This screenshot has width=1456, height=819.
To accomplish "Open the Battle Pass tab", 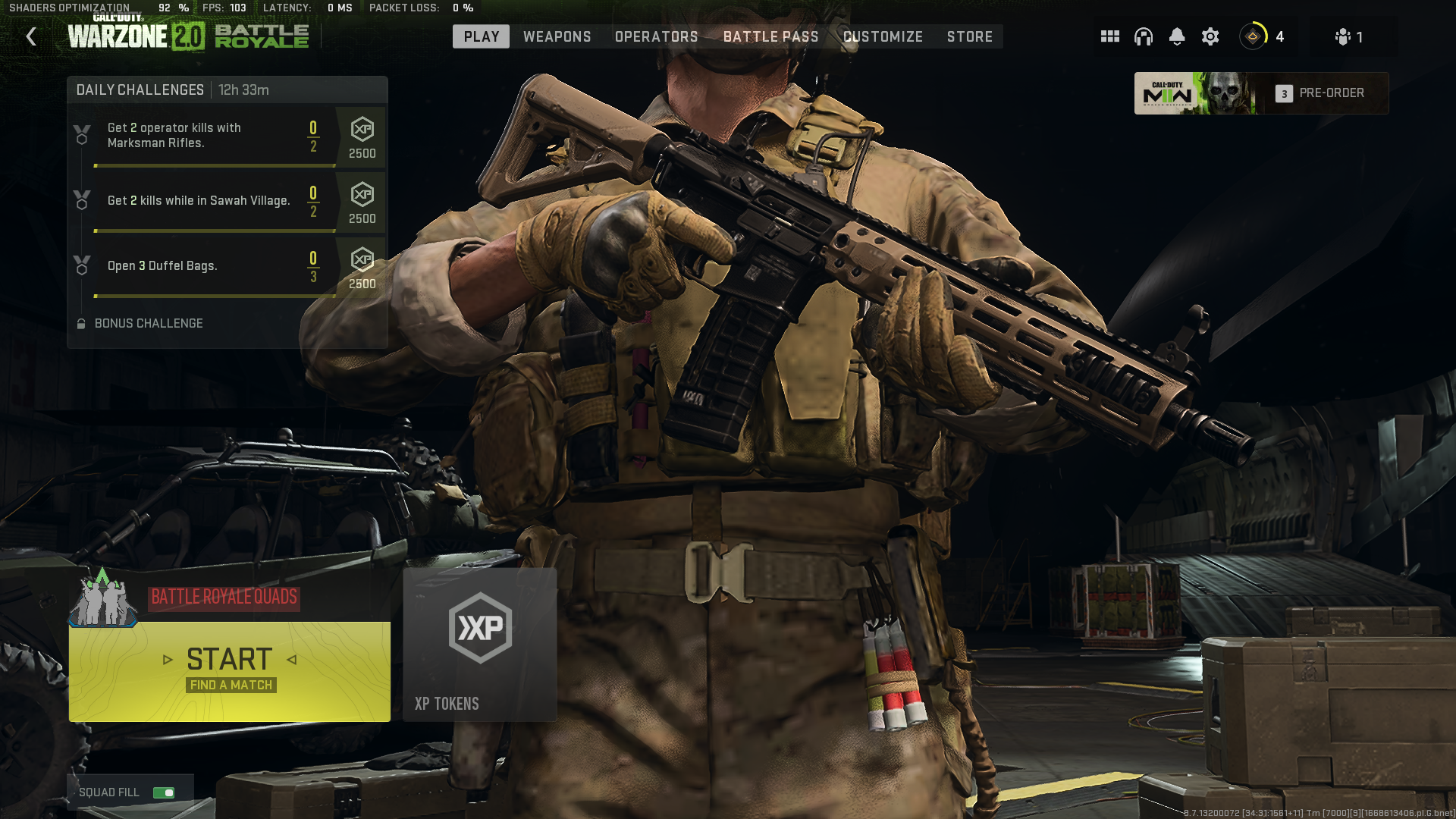I will click(x=770, y=36).
